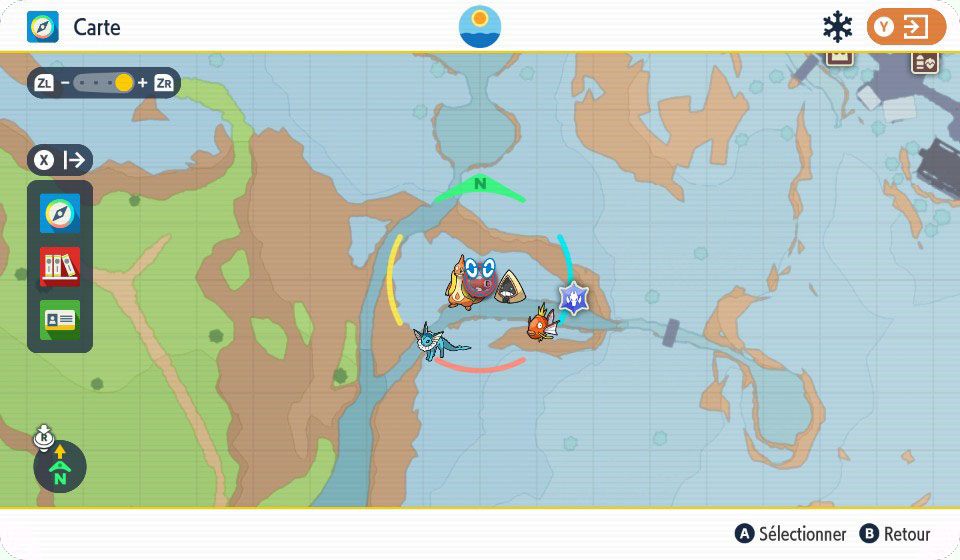This screenshot has height=560, width=960.
Task: Collapse the side app panel with arrow button
Action: [60, 160]
